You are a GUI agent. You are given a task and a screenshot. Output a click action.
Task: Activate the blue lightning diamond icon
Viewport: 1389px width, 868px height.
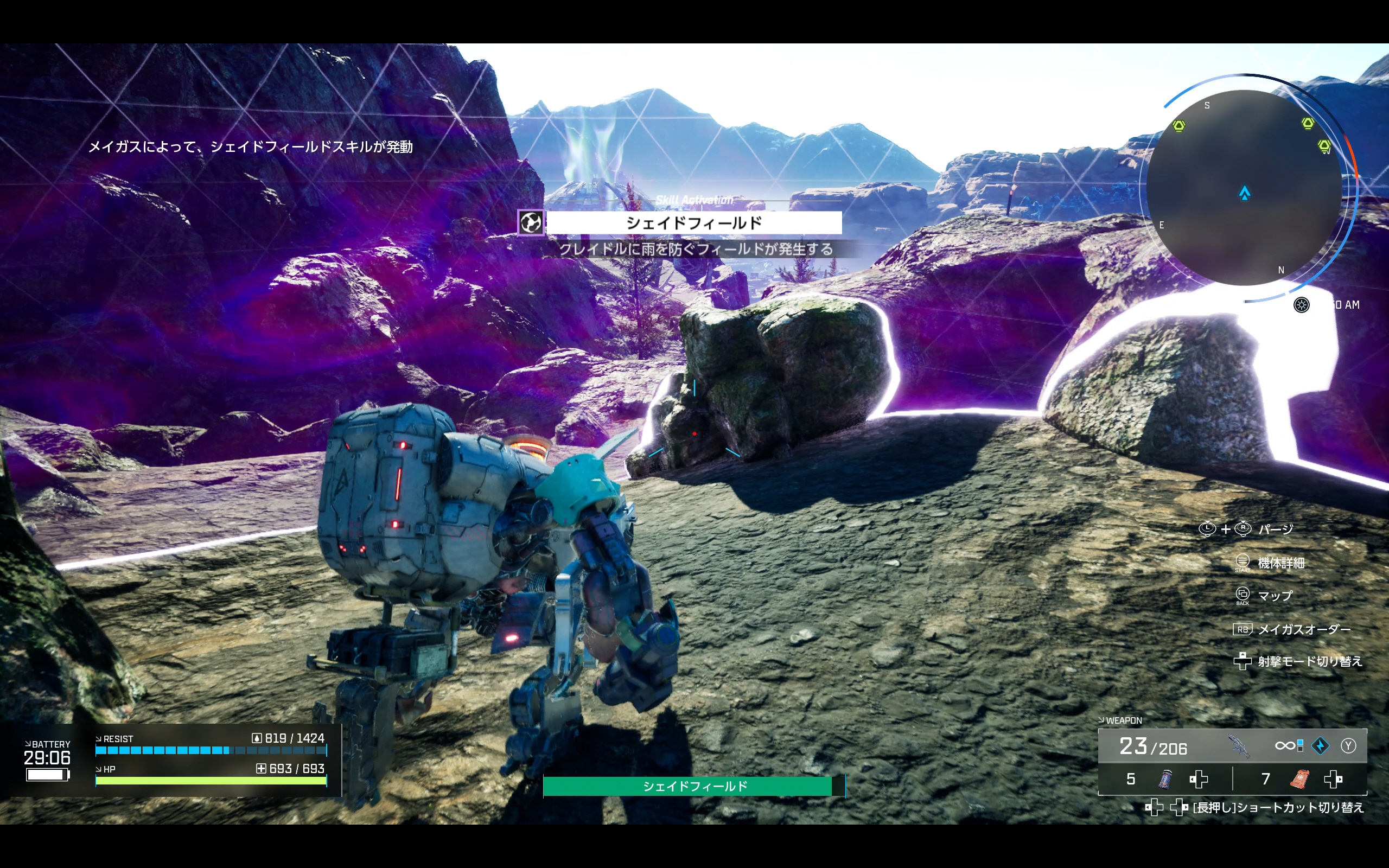tap(1320, 746)
